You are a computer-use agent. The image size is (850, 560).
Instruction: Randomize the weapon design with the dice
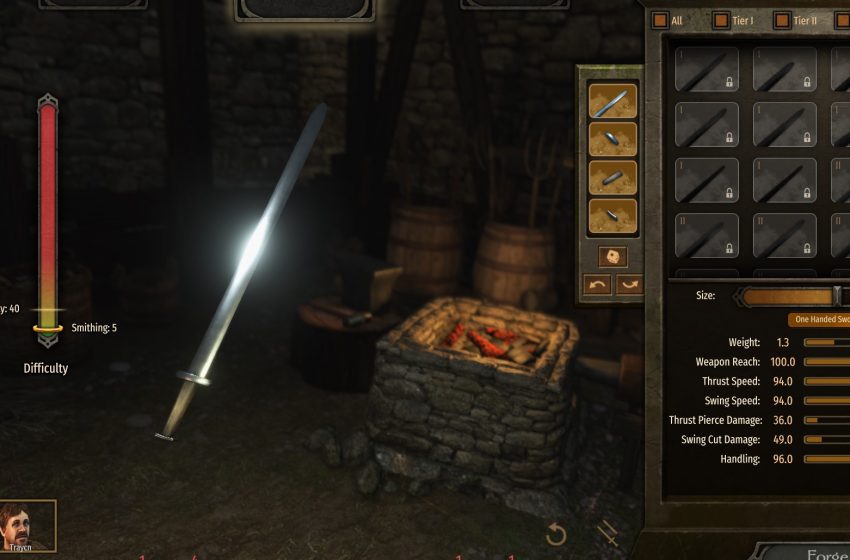coord(613,256)
